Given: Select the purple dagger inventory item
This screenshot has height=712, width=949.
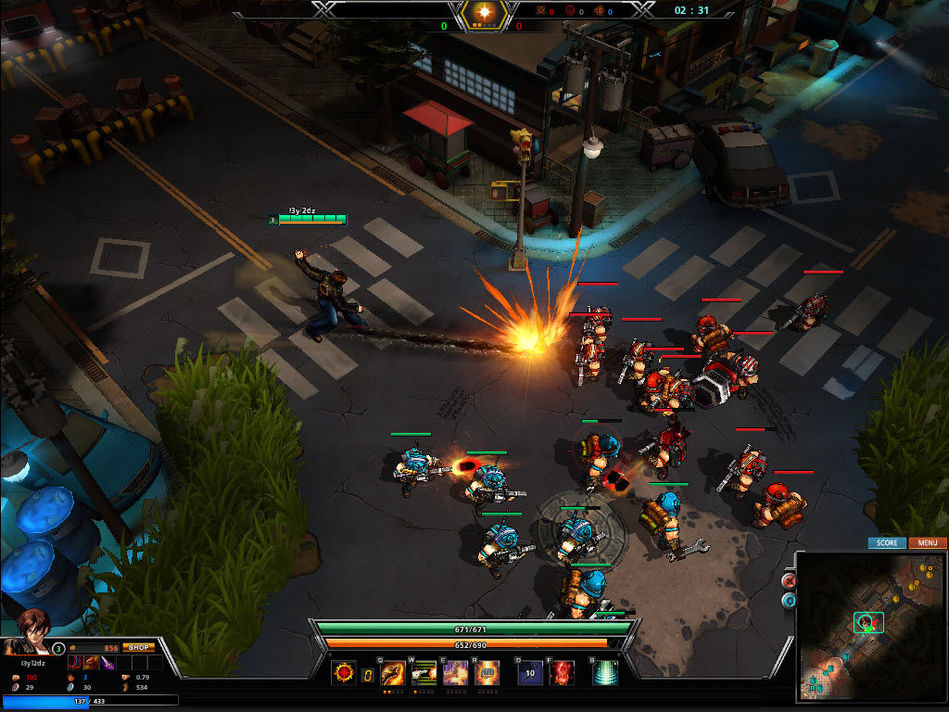Looking at the screenshot, I should pyautogui.click(x=107, y=663).
